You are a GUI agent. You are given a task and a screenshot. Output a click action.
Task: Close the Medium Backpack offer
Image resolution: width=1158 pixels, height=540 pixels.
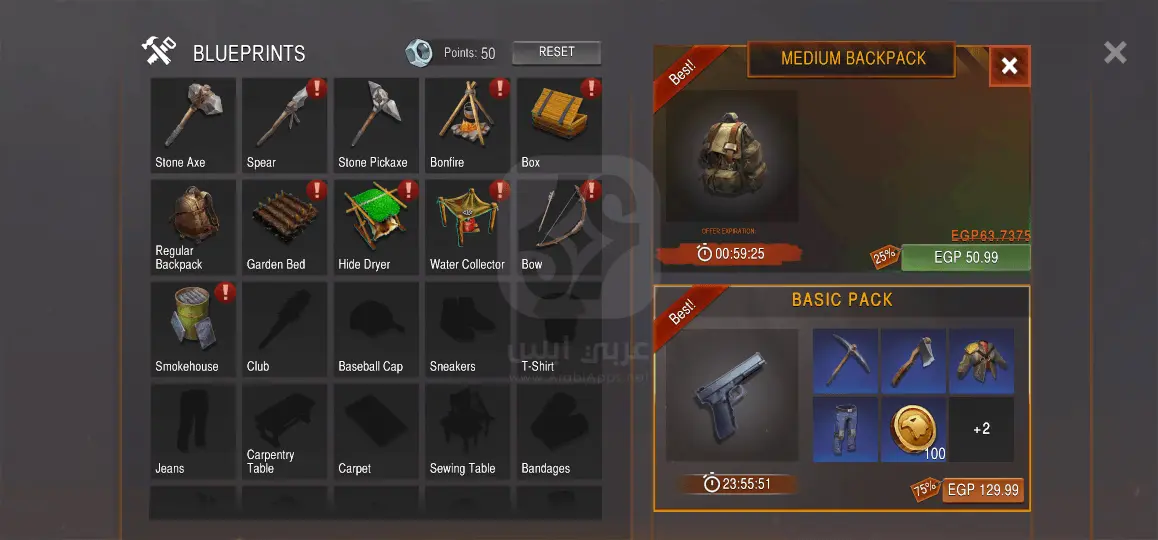[x=1009, y=66]
